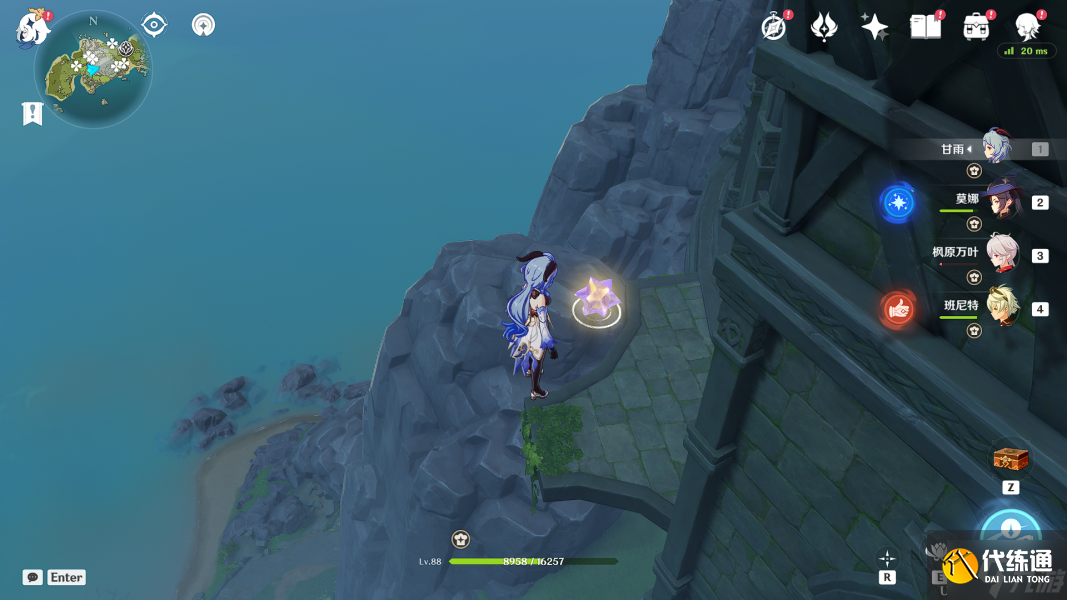Open the four-pointed star Wish icon

pyautogui.click(x=874, y=27)
